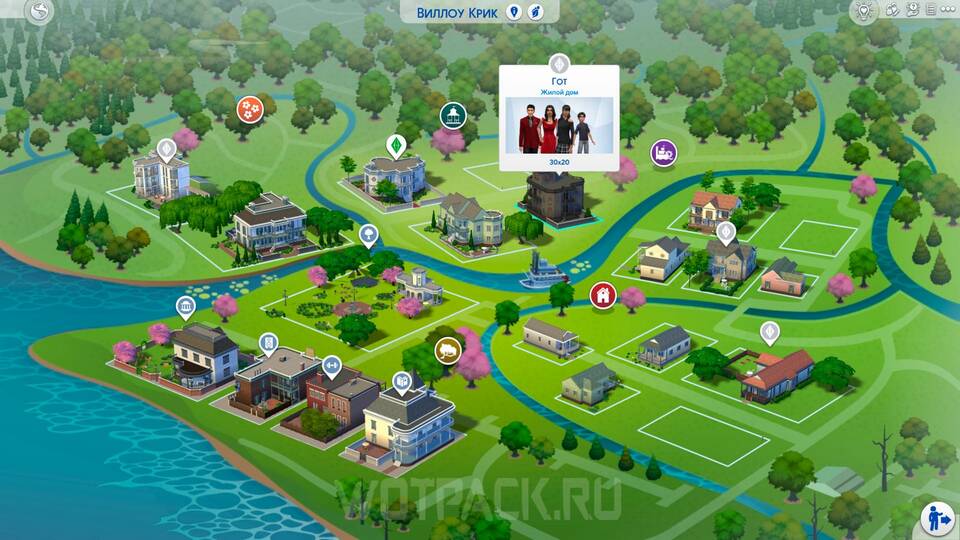Choose the teal gazebo marker
The width and height of the screenshot is (960, 540).
[x=453, y=115]
